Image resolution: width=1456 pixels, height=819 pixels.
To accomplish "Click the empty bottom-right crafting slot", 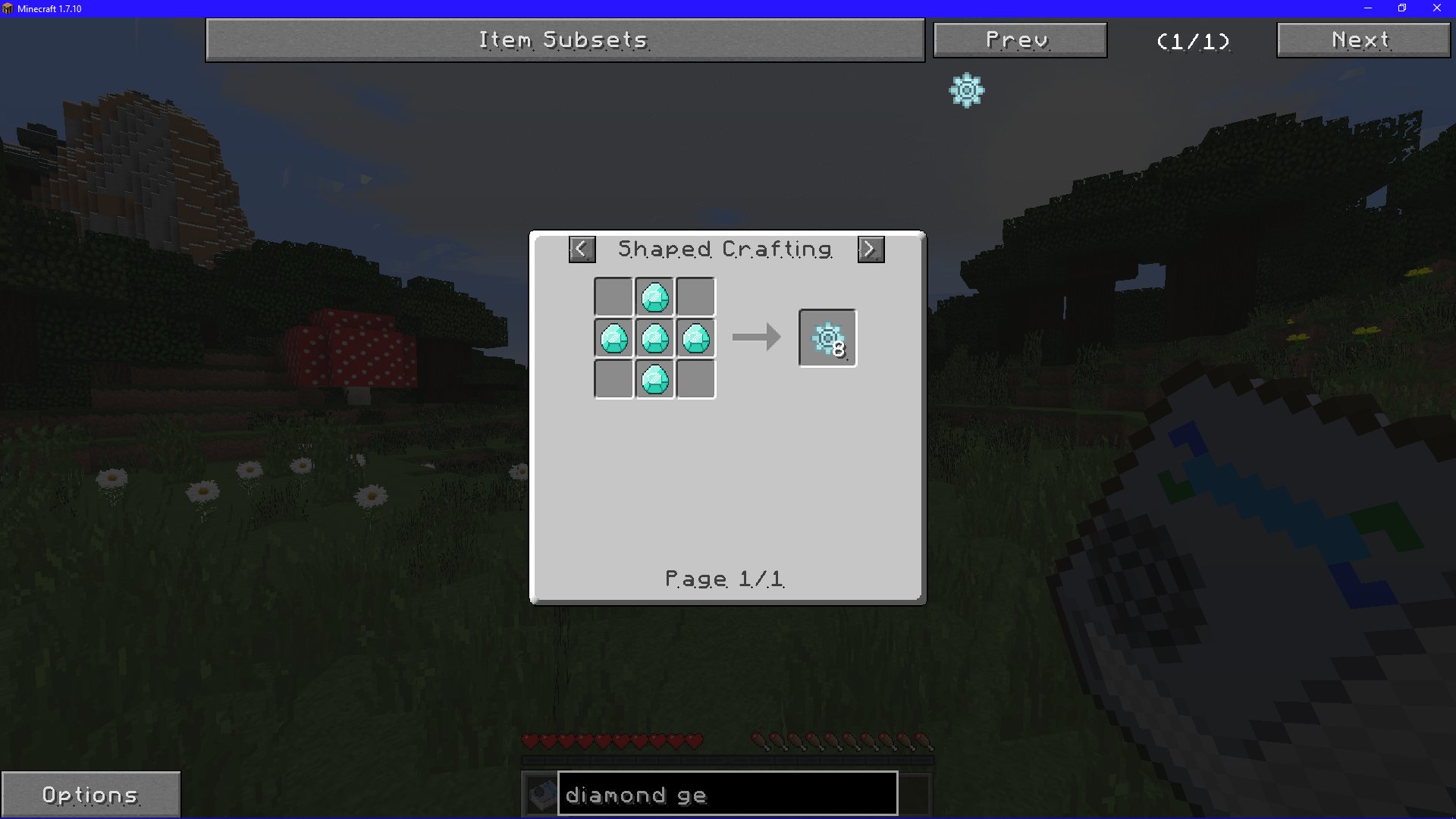I will click(x=696, y=380).
